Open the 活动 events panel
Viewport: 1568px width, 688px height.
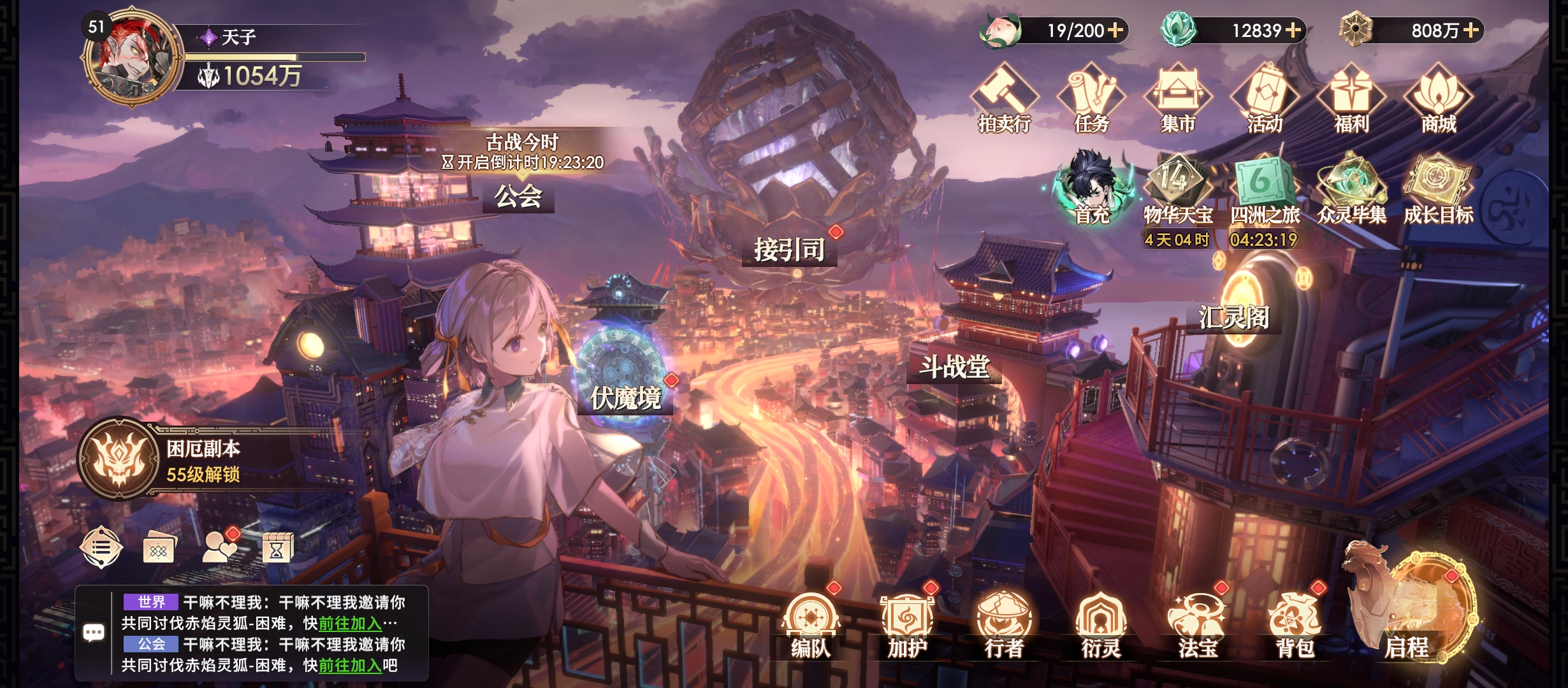click(x=1265, y=99)
